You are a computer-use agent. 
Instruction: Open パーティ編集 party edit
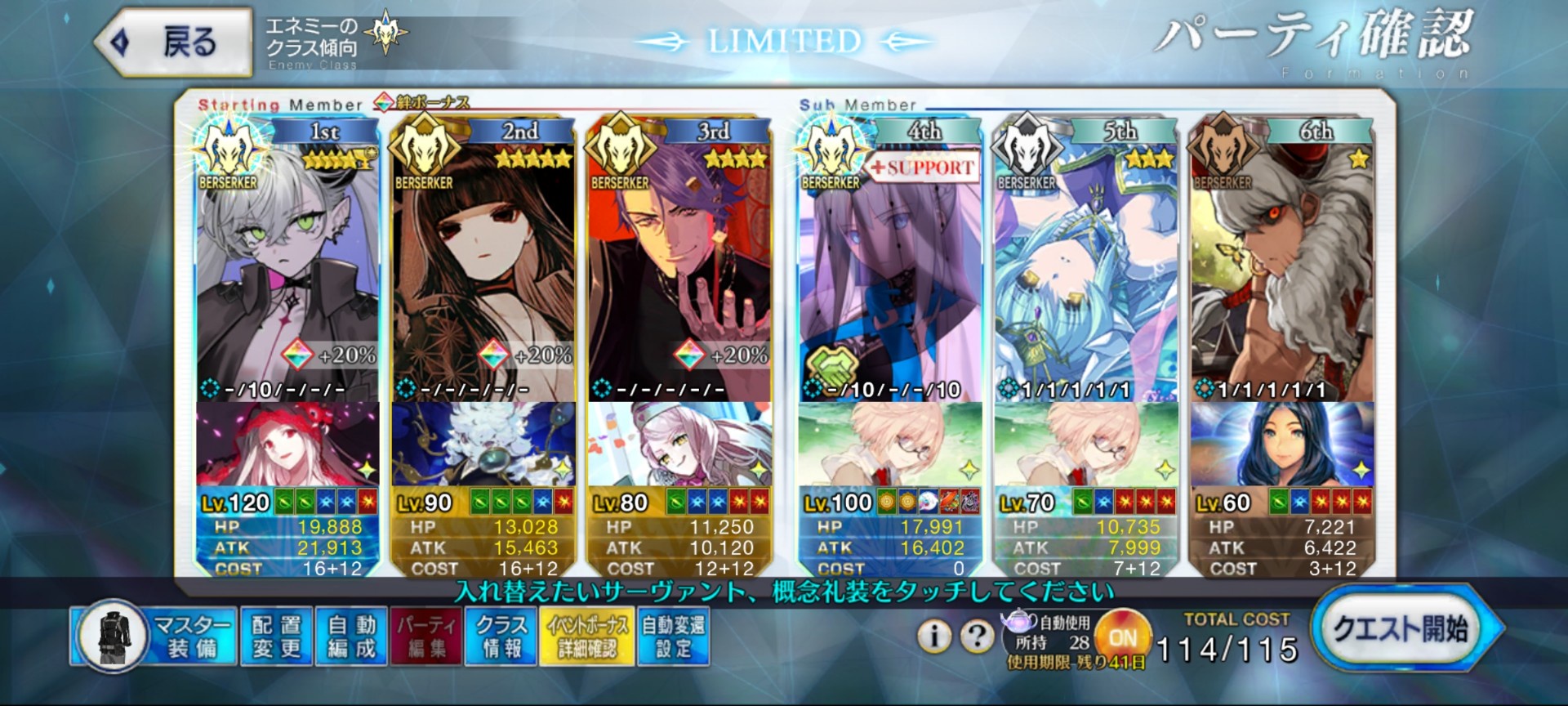[x=426, y=637]
